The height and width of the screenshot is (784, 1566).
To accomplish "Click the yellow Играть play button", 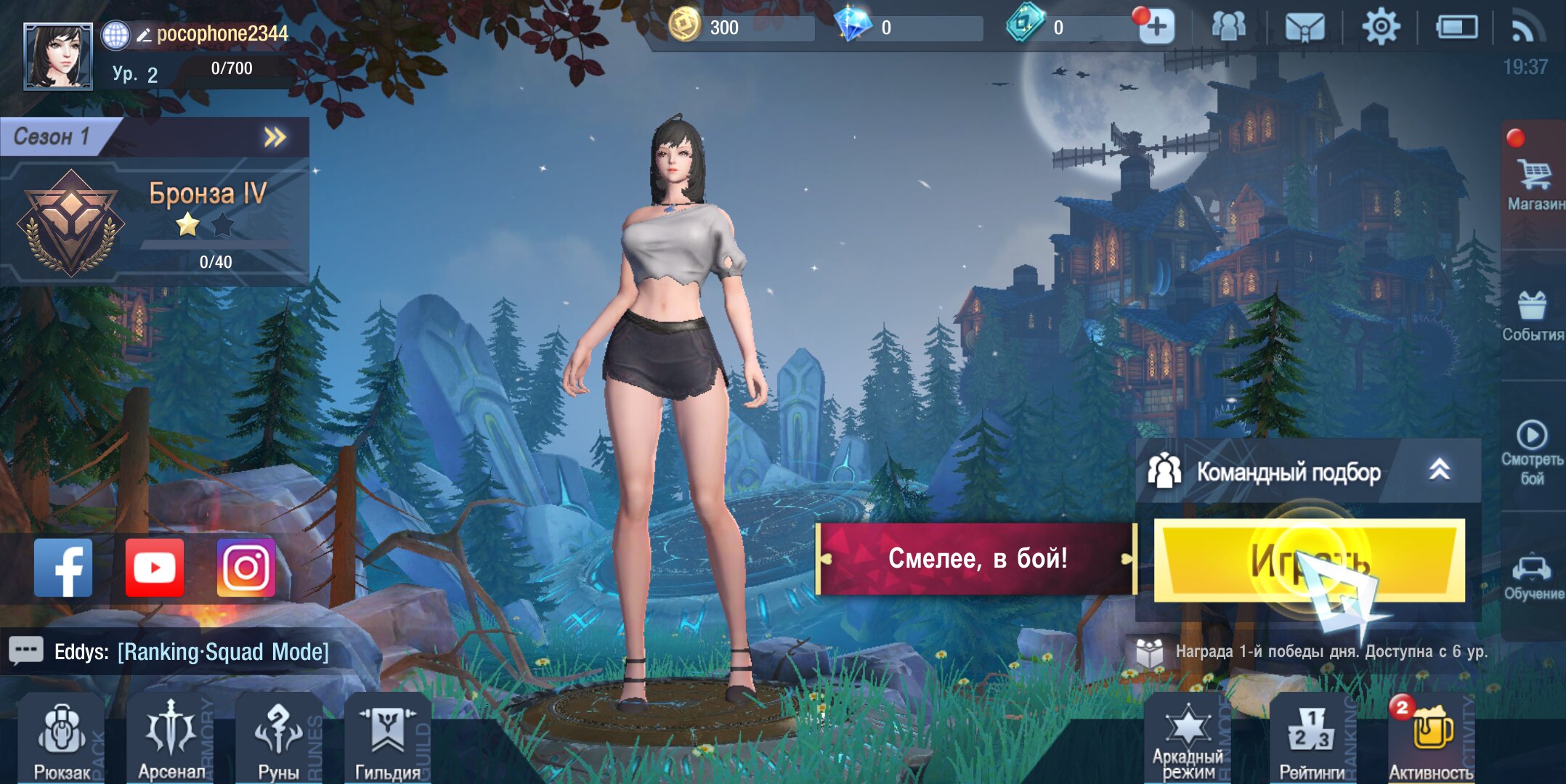I will pyautogui.click(x=1309, y=560).
